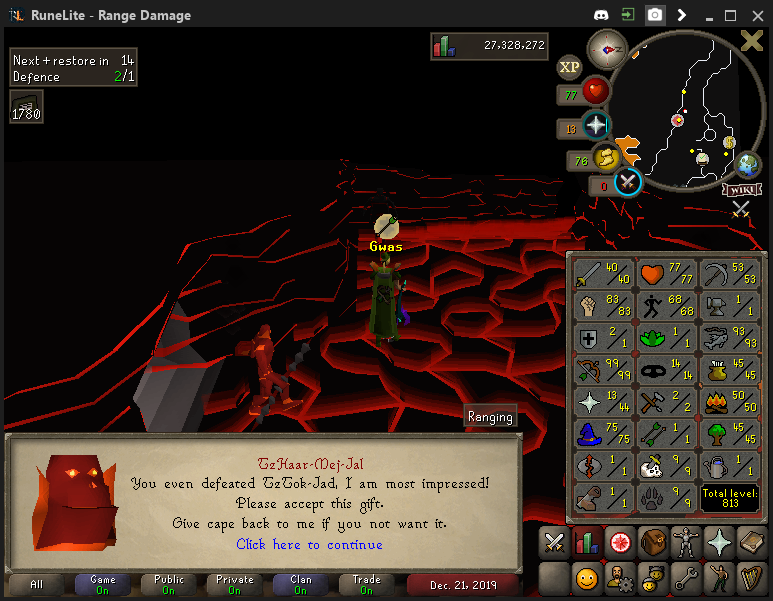The image size is (773, 601).
Task: Open the special attack orb
Action: [x=627, y=182]
